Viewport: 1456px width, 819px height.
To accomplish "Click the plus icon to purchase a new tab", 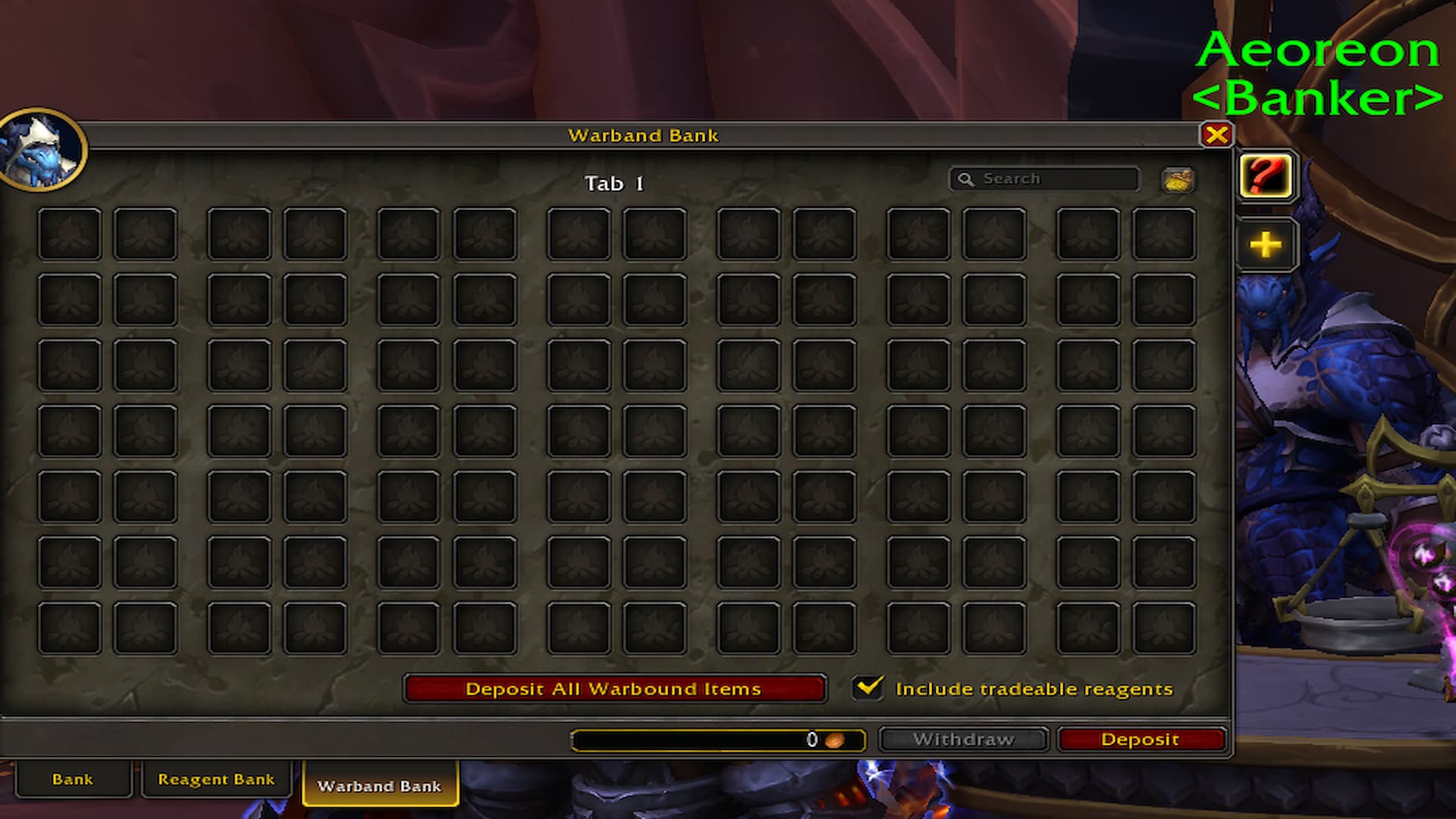I will coord(1264,244).
